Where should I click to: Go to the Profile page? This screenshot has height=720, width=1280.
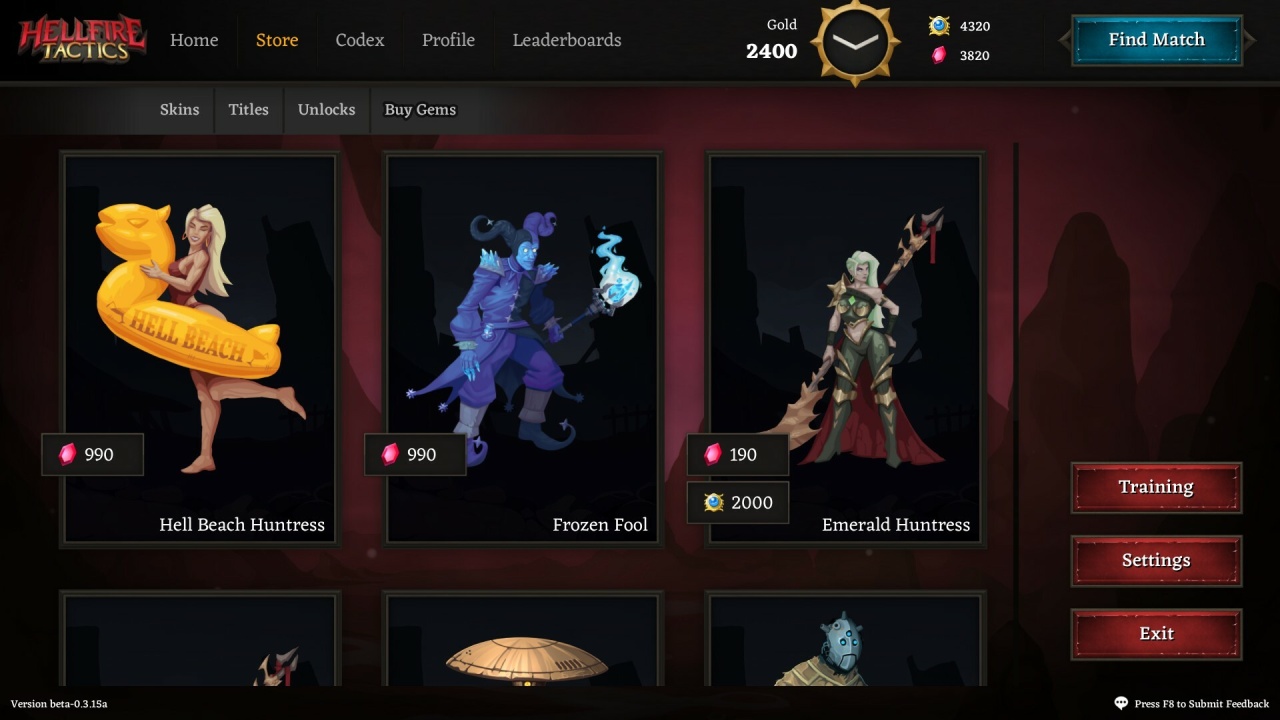448,40
